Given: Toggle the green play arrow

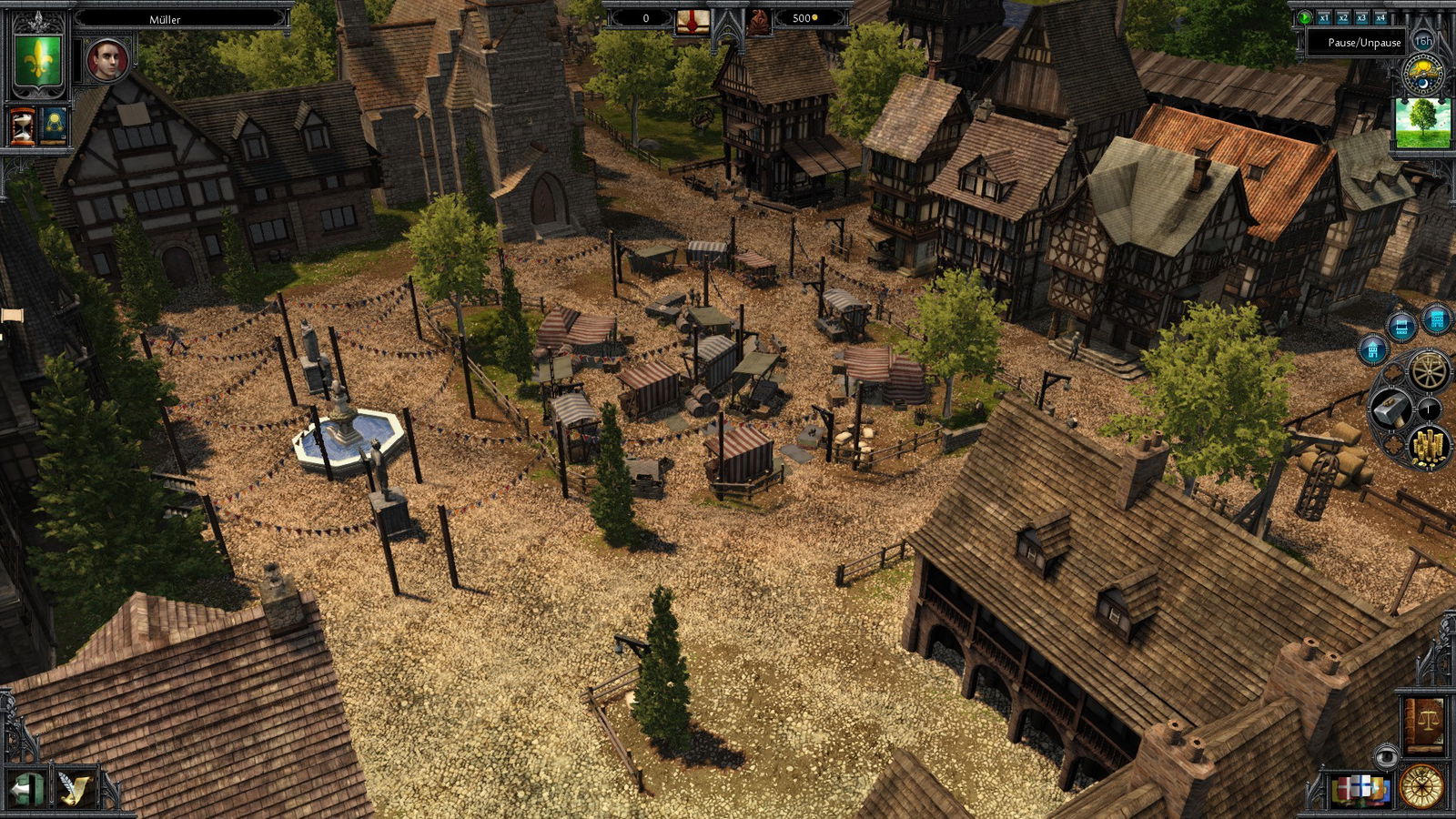Looking at the screenshot, I should pos(1305,17).
